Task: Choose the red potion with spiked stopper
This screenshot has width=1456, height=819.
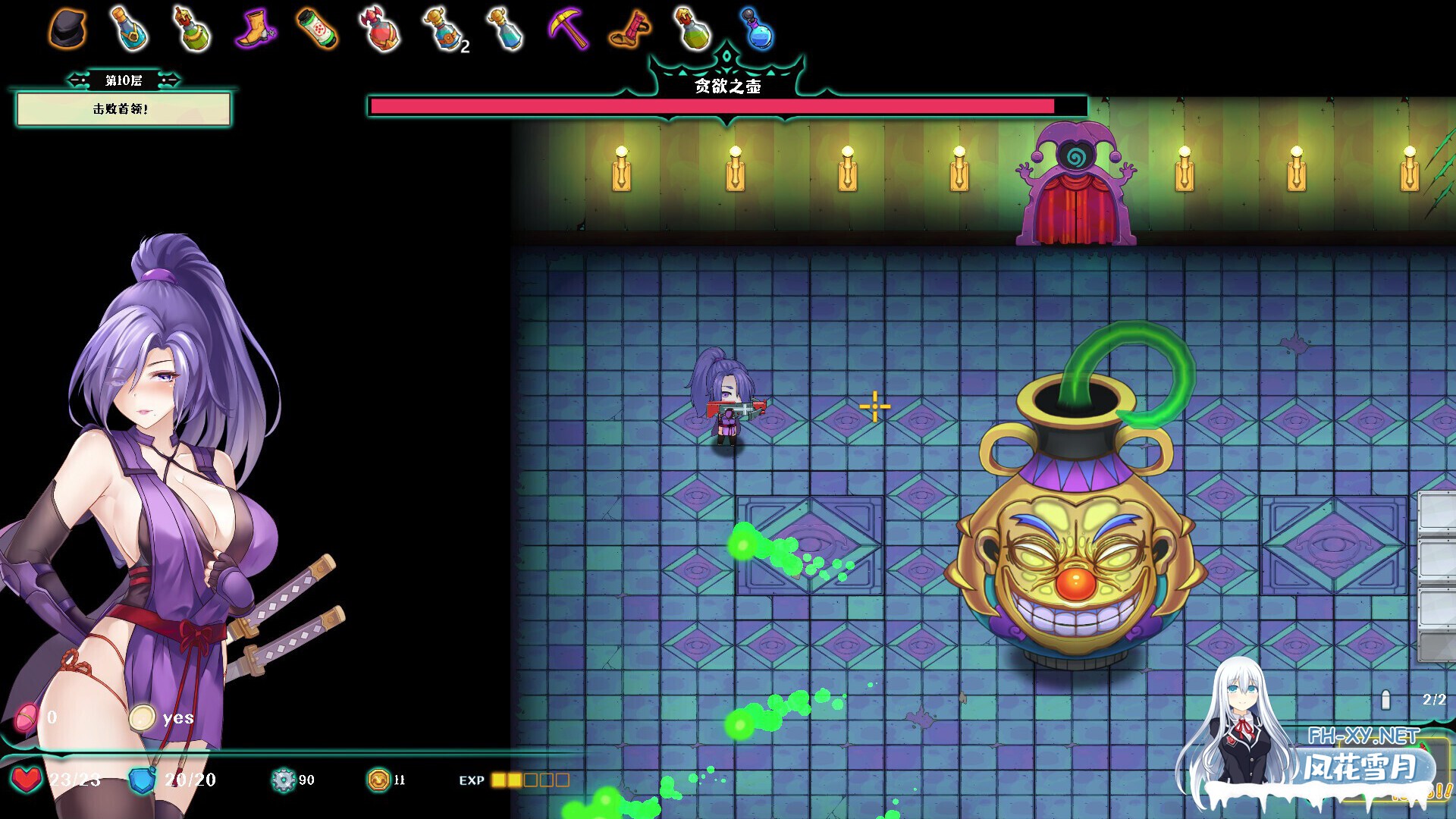Action: 380,30
